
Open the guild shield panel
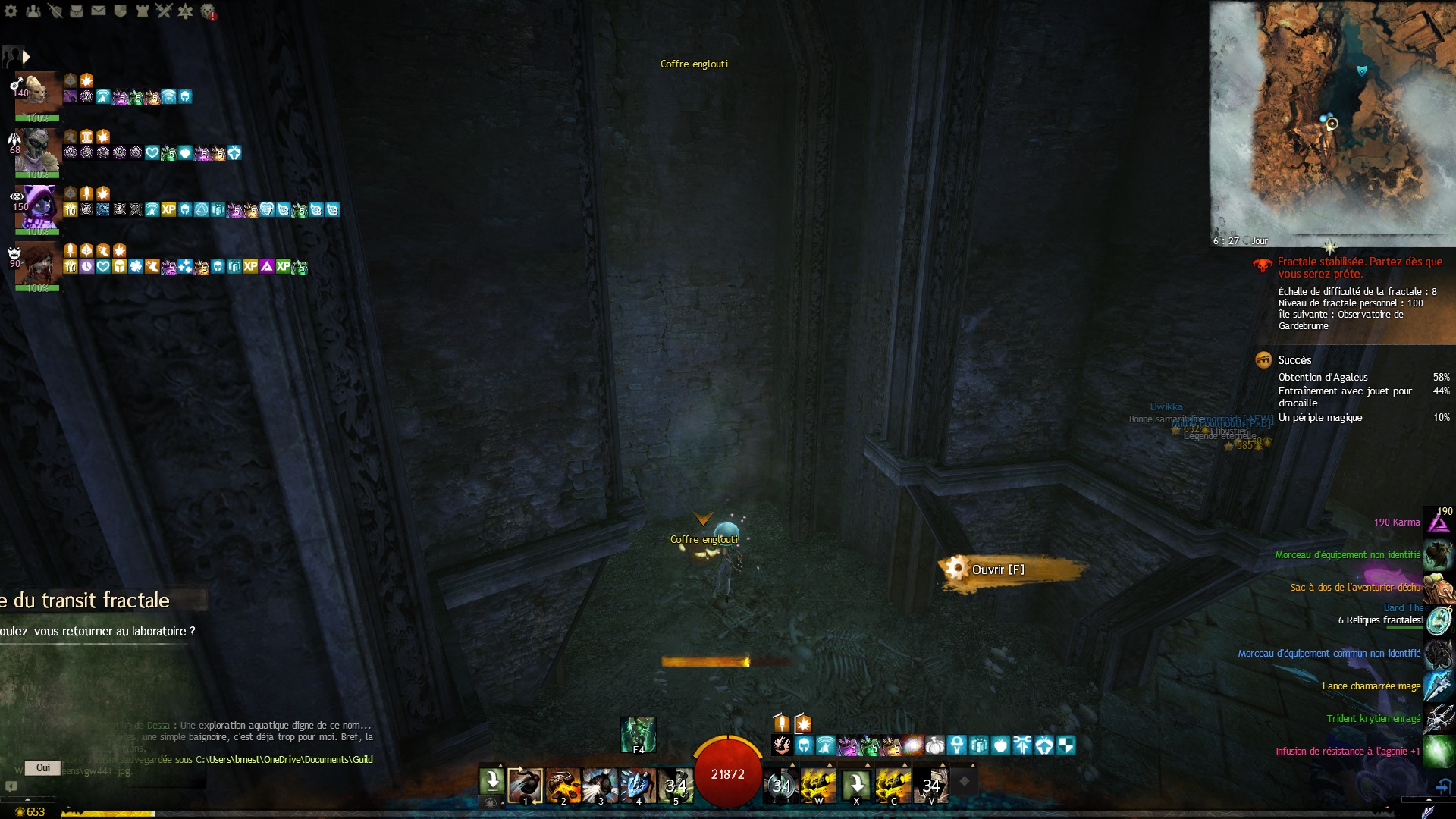[120, 11]
